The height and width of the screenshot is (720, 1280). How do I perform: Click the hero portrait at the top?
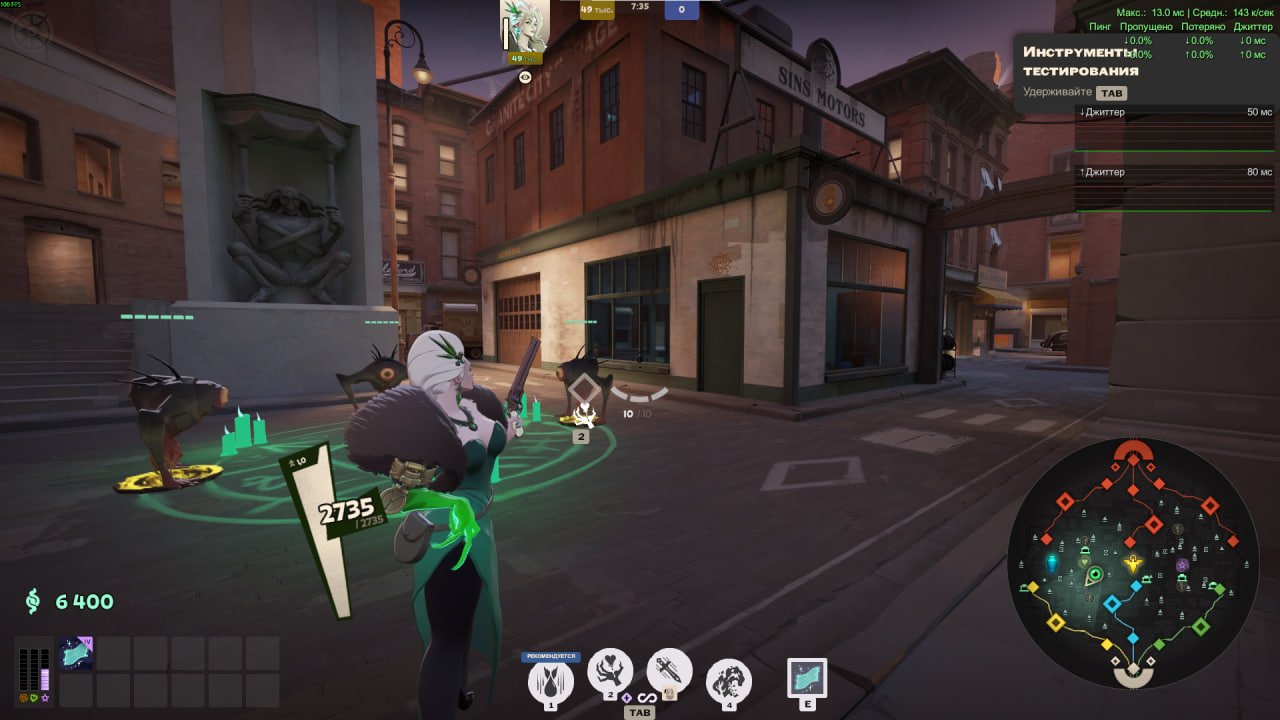tap(525, 25)
